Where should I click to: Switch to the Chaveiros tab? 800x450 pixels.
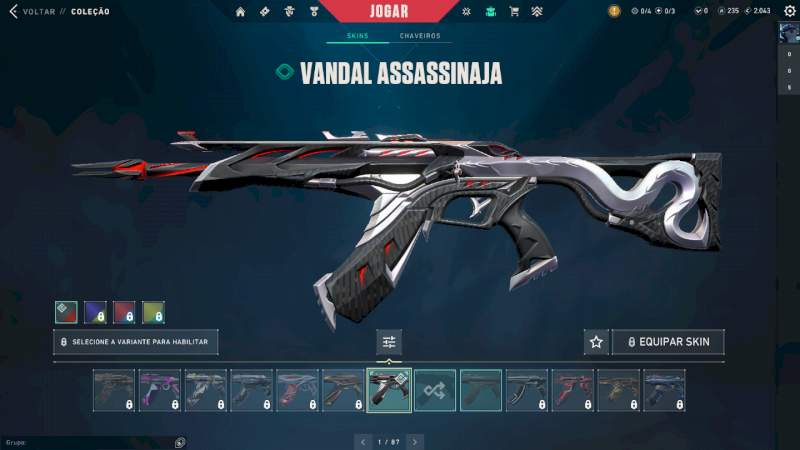420,36
